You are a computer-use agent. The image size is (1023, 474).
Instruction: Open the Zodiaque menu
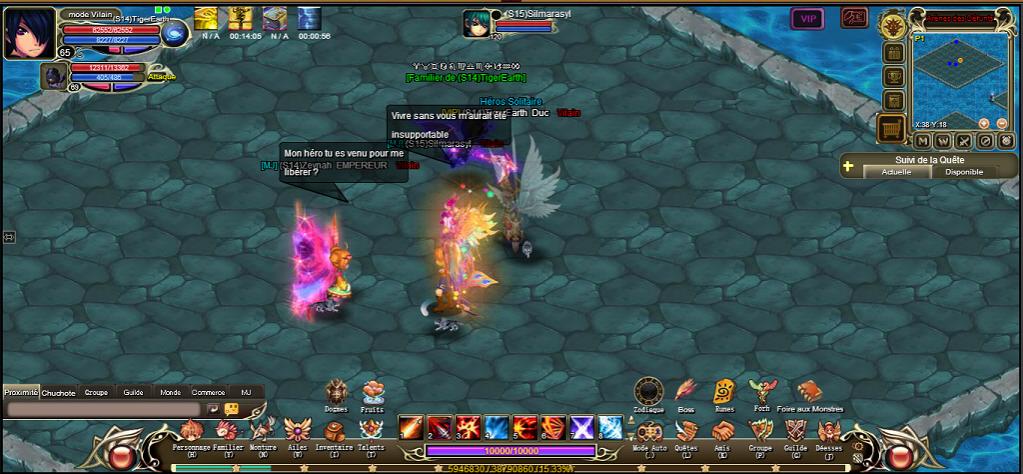pyautogui.click(x=649, y=391)
